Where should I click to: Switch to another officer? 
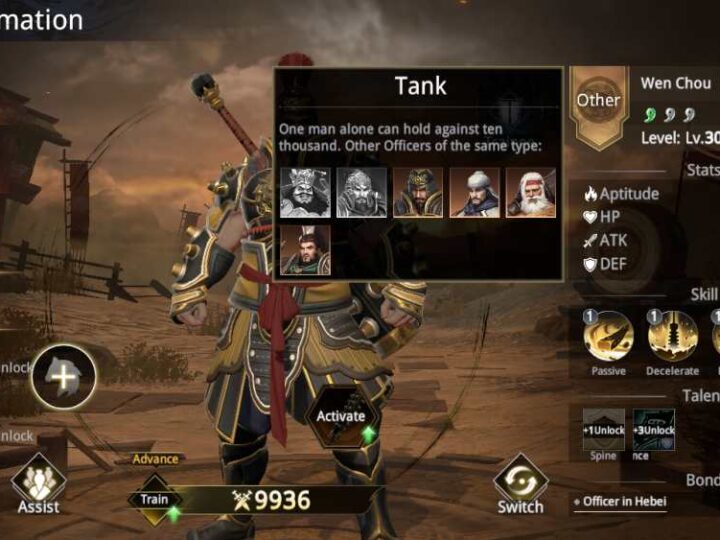tap(520, 484)
